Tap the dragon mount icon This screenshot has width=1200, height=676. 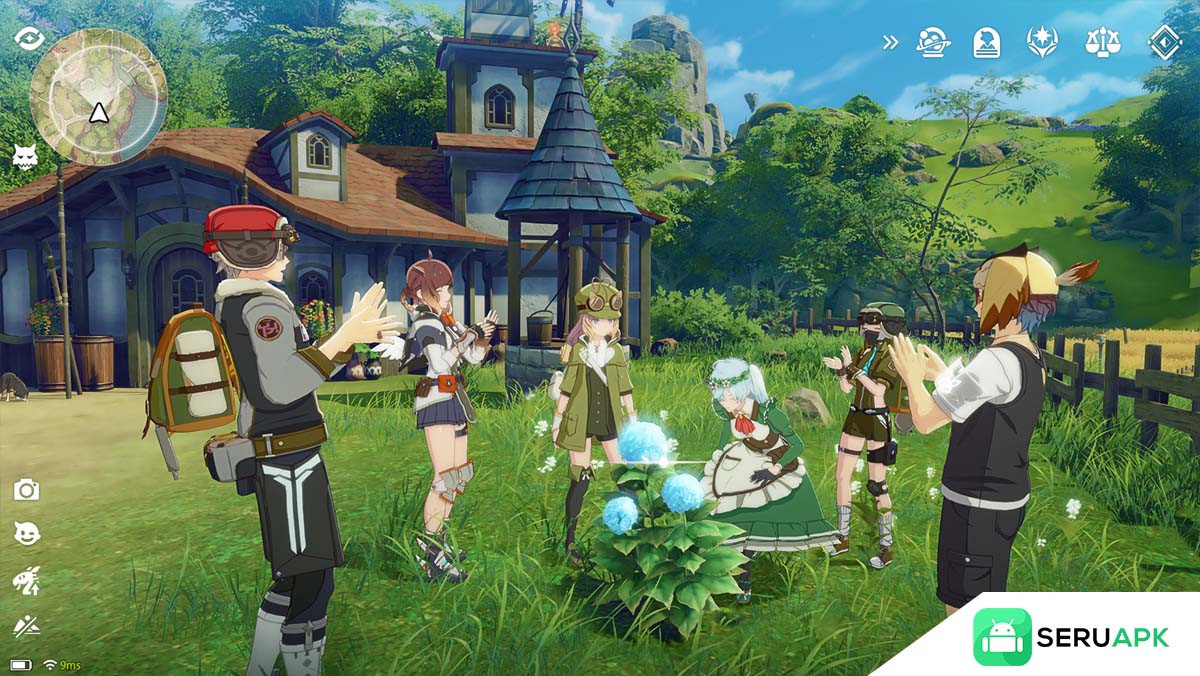pos(26,580)
